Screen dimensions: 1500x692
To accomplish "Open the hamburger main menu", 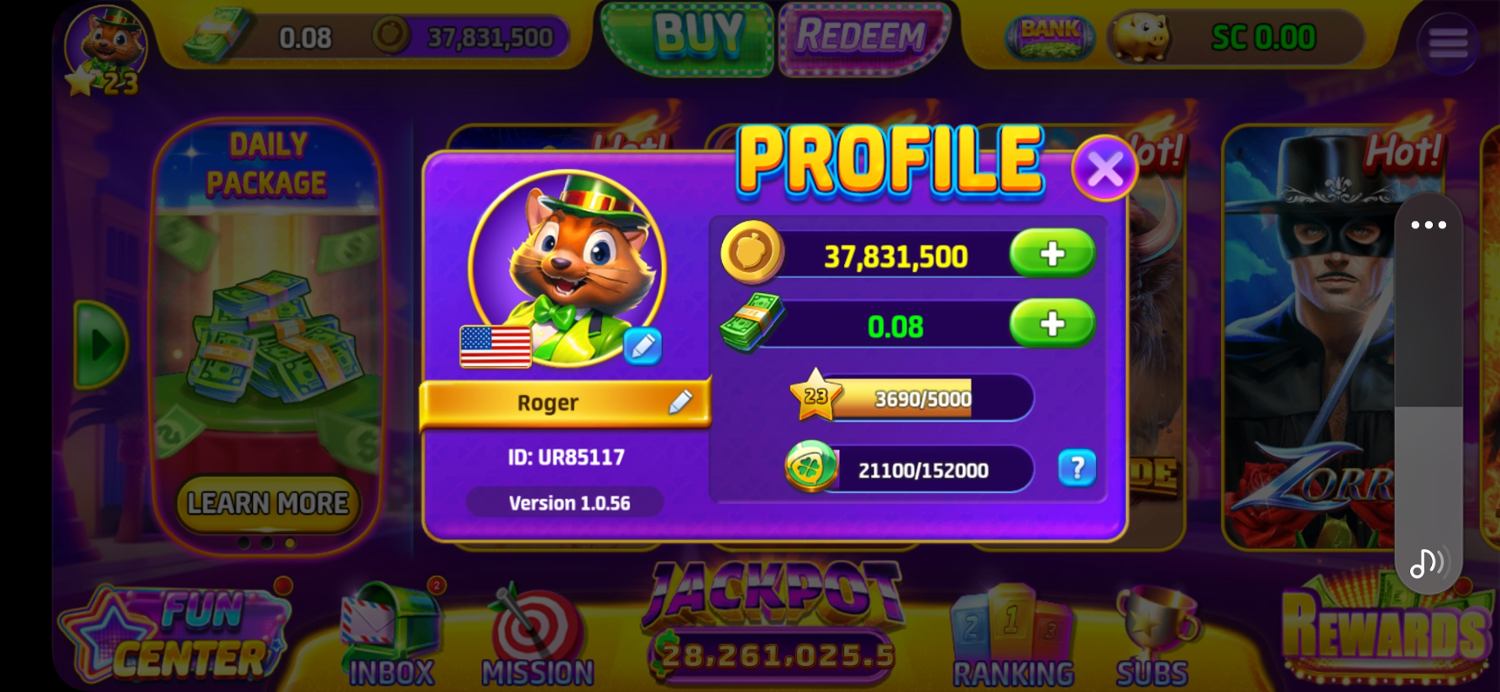I will (1447, 43).
